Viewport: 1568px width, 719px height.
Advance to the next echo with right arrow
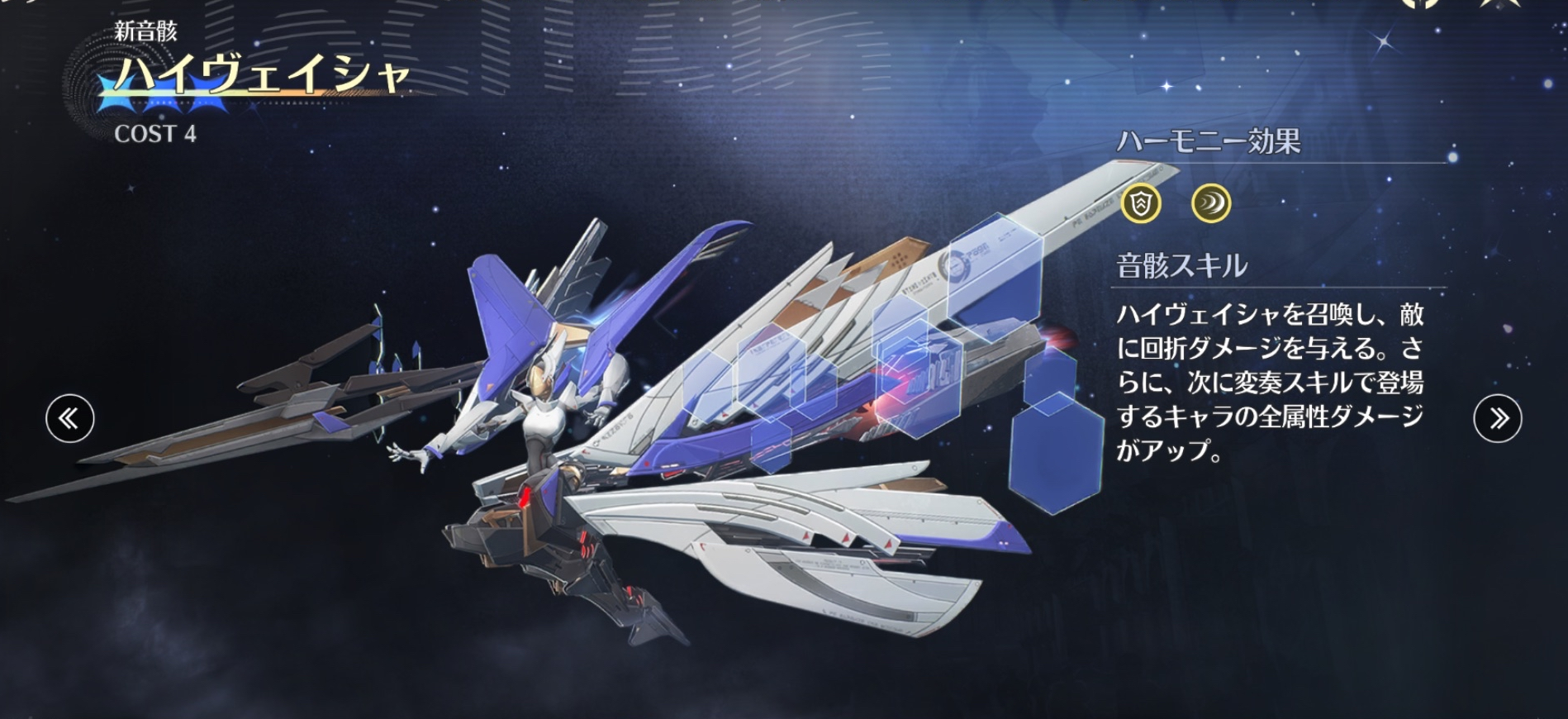(1497, 418)
